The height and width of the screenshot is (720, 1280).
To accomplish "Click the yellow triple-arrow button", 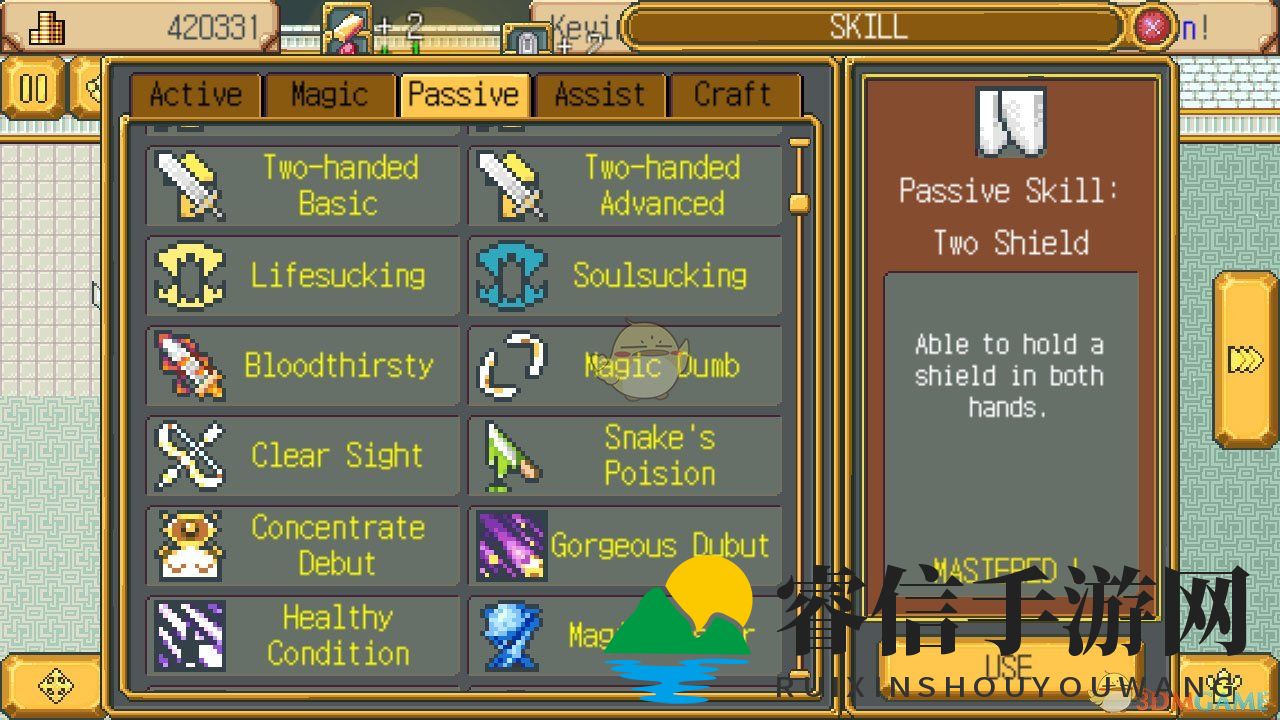I will tap(1246, 359).
